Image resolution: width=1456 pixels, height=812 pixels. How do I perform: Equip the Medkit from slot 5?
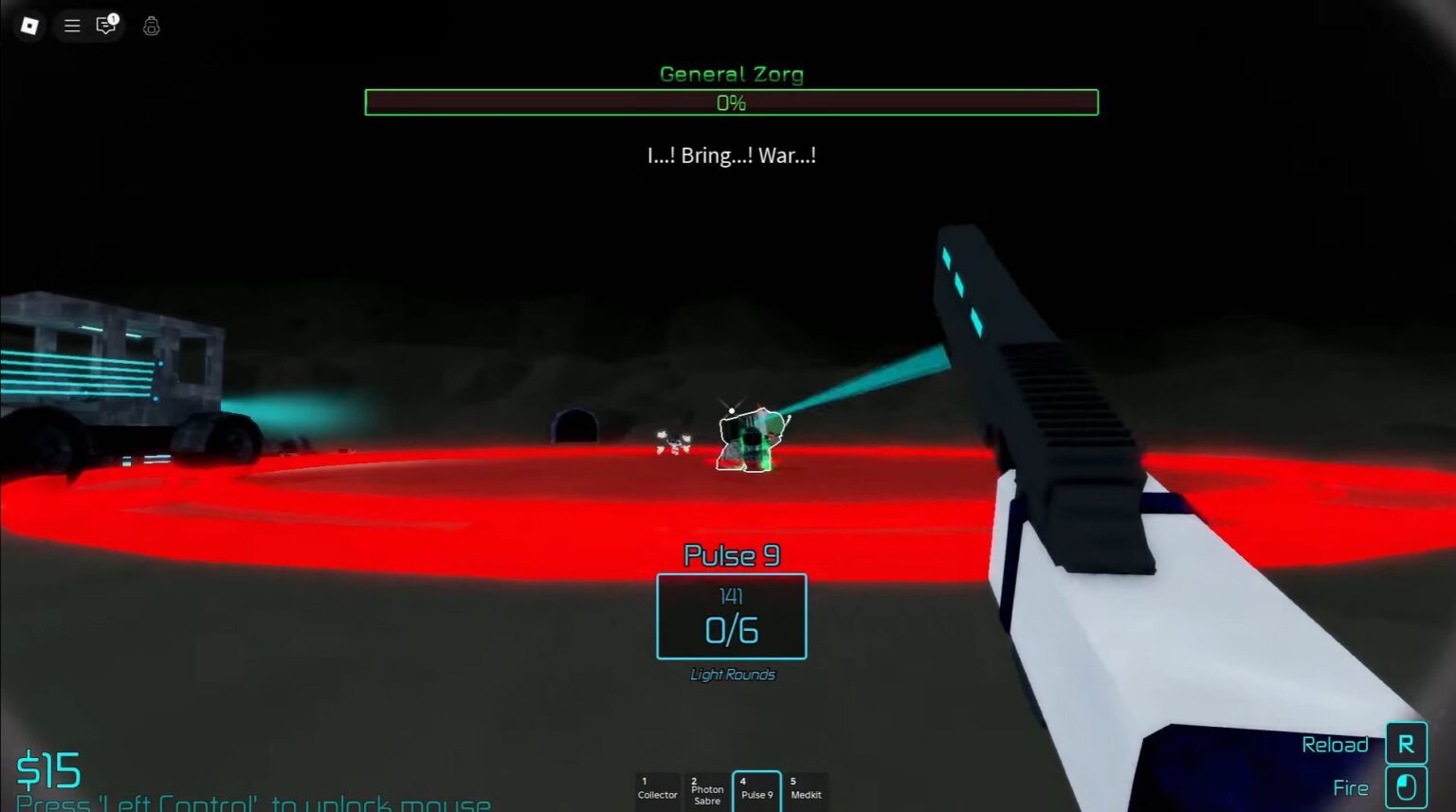(x=807, y=790)
